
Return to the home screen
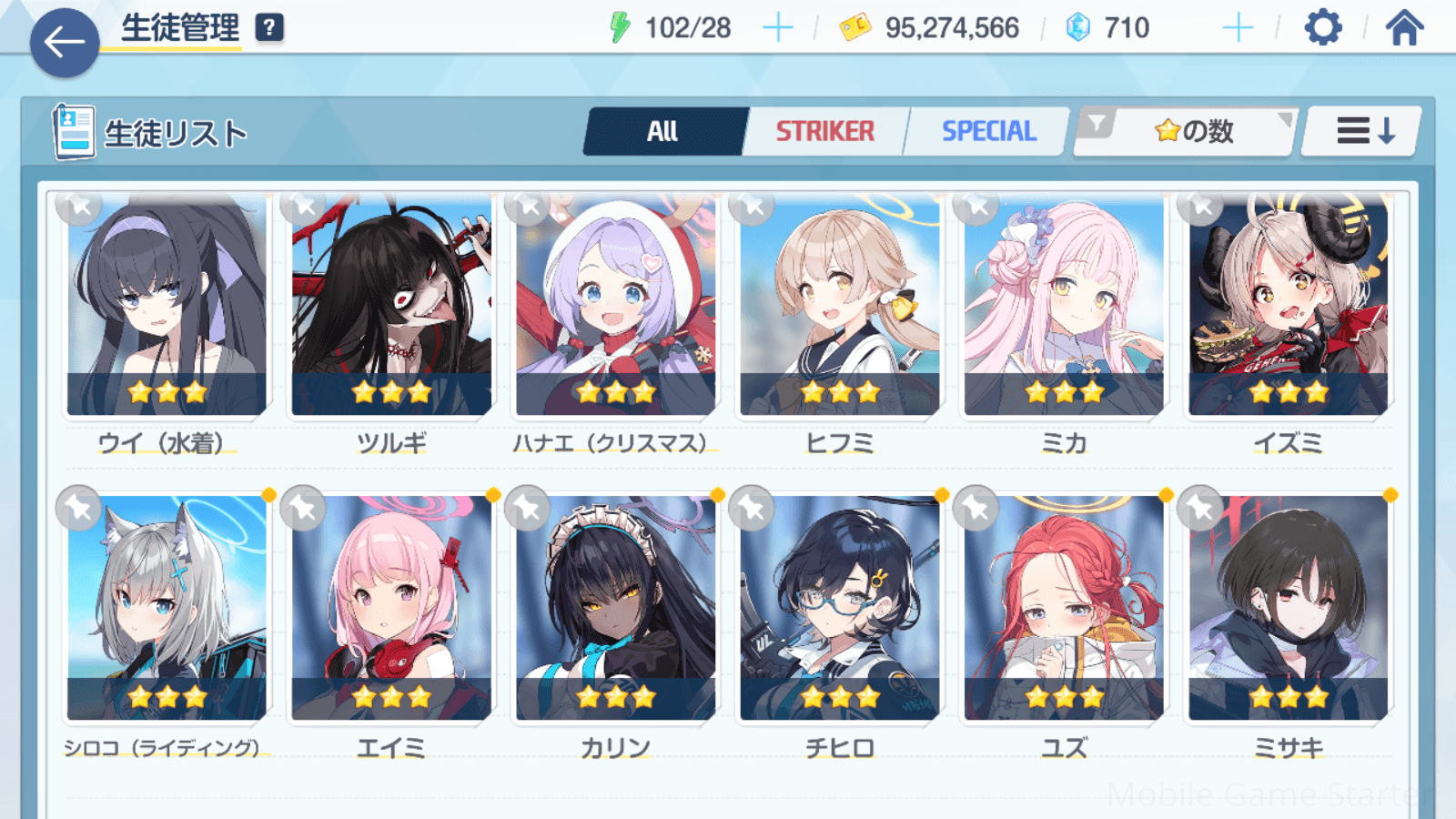(1404, 28)
